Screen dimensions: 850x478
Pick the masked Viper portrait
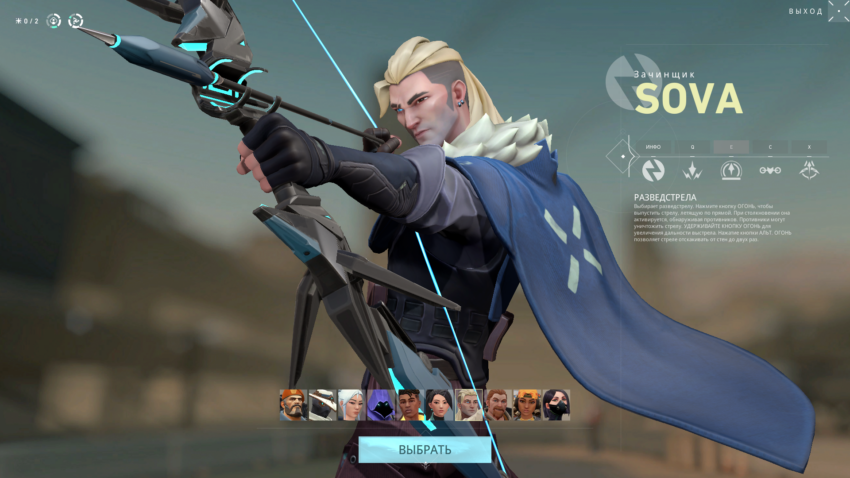pyautogui.click(x=556, y=405)
